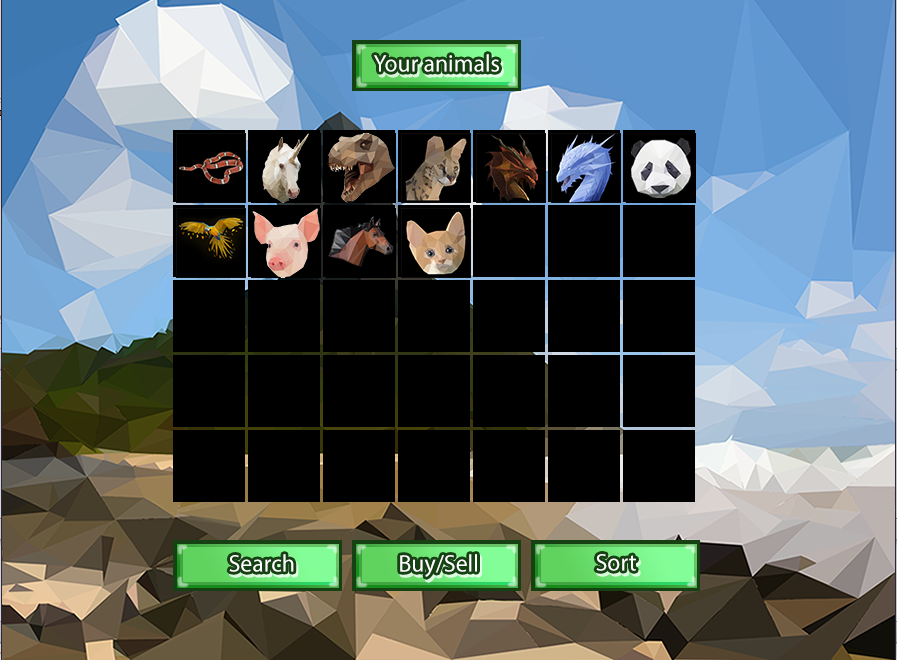Choose the white unicorn tile

point(285,166)
